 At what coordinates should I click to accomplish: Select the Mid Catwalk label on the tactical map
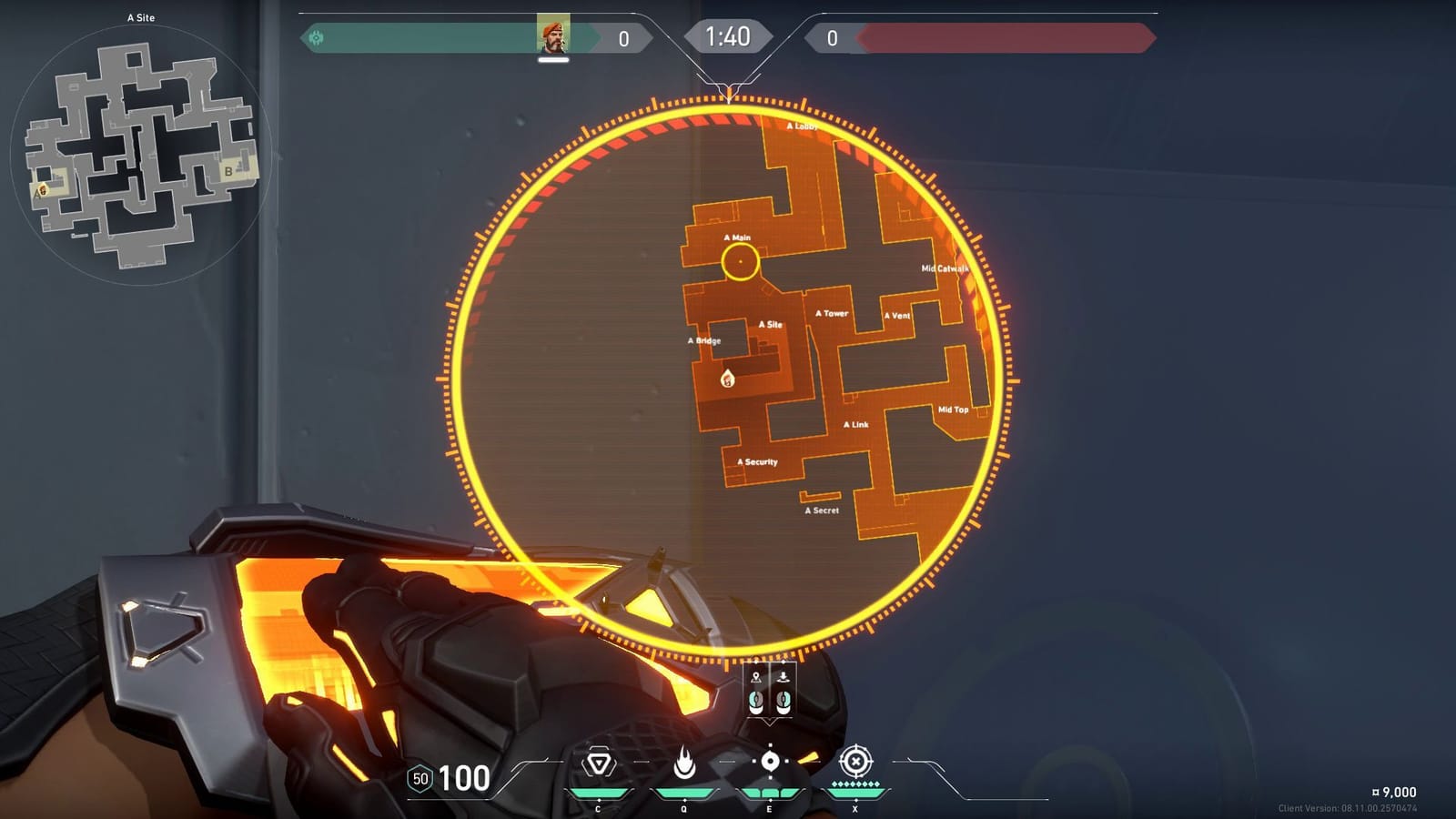tap(944, 268)
